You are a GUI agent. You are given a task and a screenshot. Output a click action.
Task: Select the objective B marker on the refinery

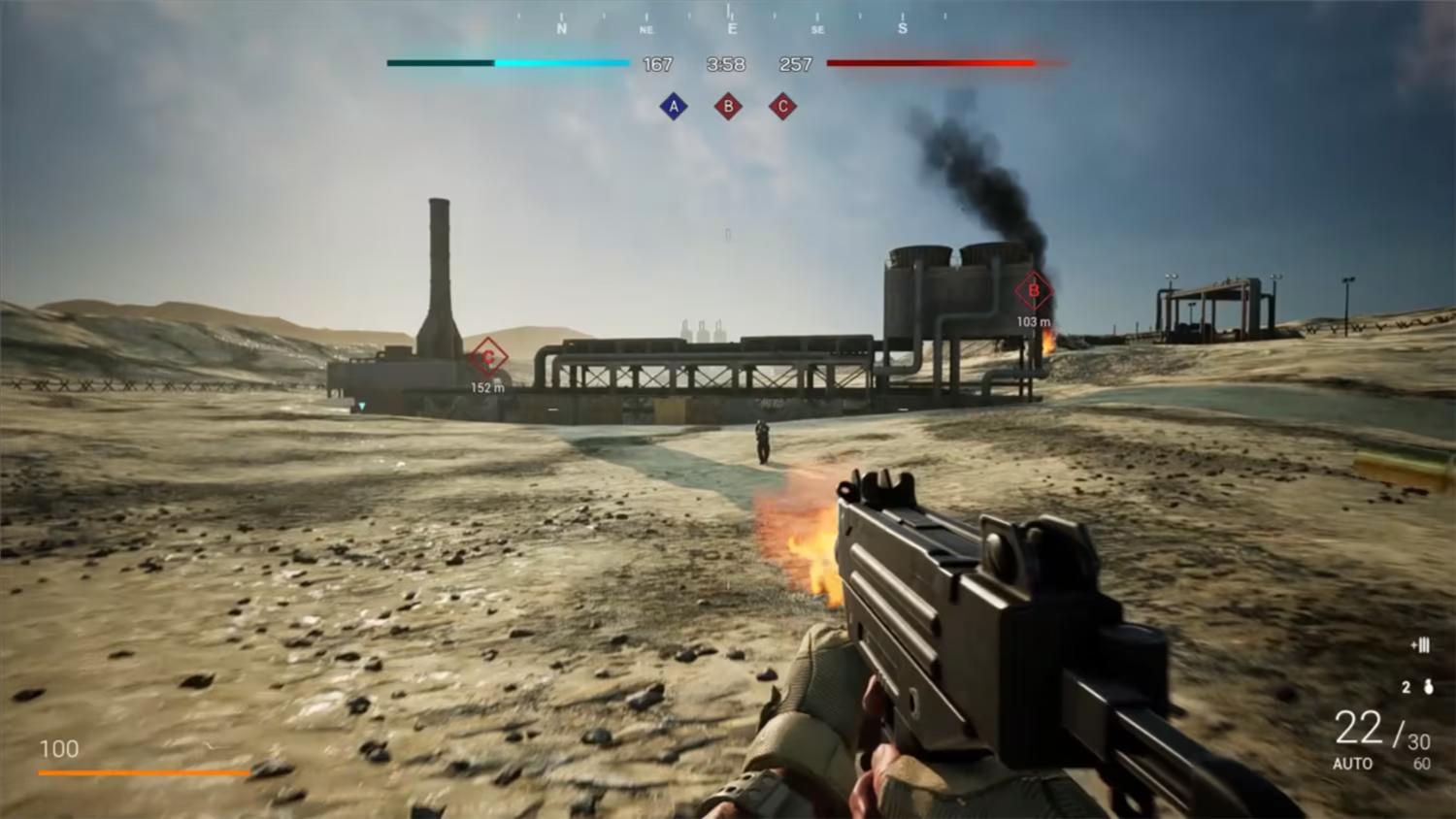click(1033, 290)
